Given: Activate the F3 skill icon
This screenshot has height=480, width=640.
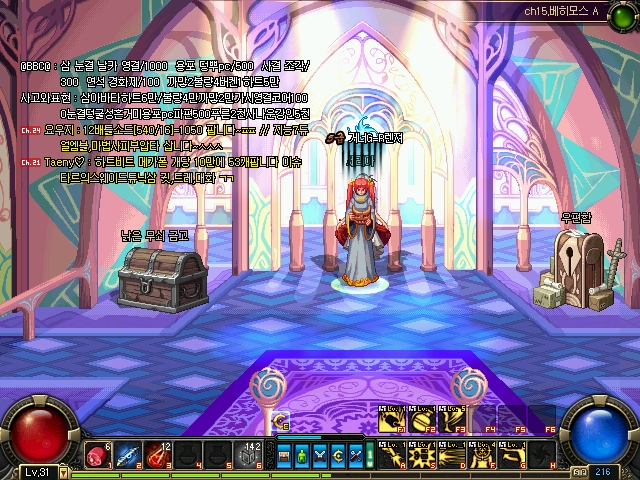Looking at the screenshot, I should tap(450, 418).
